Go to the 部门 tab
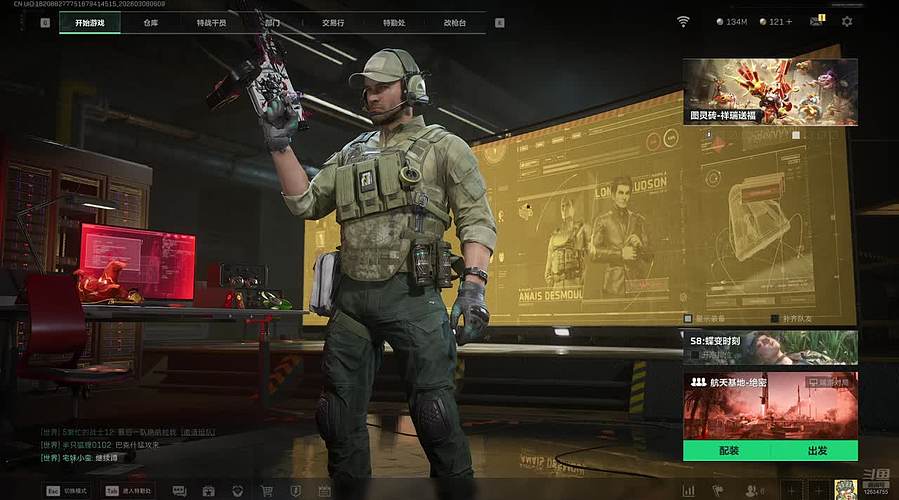This screenshot has width=899, height=500. (x=272, y=22)
